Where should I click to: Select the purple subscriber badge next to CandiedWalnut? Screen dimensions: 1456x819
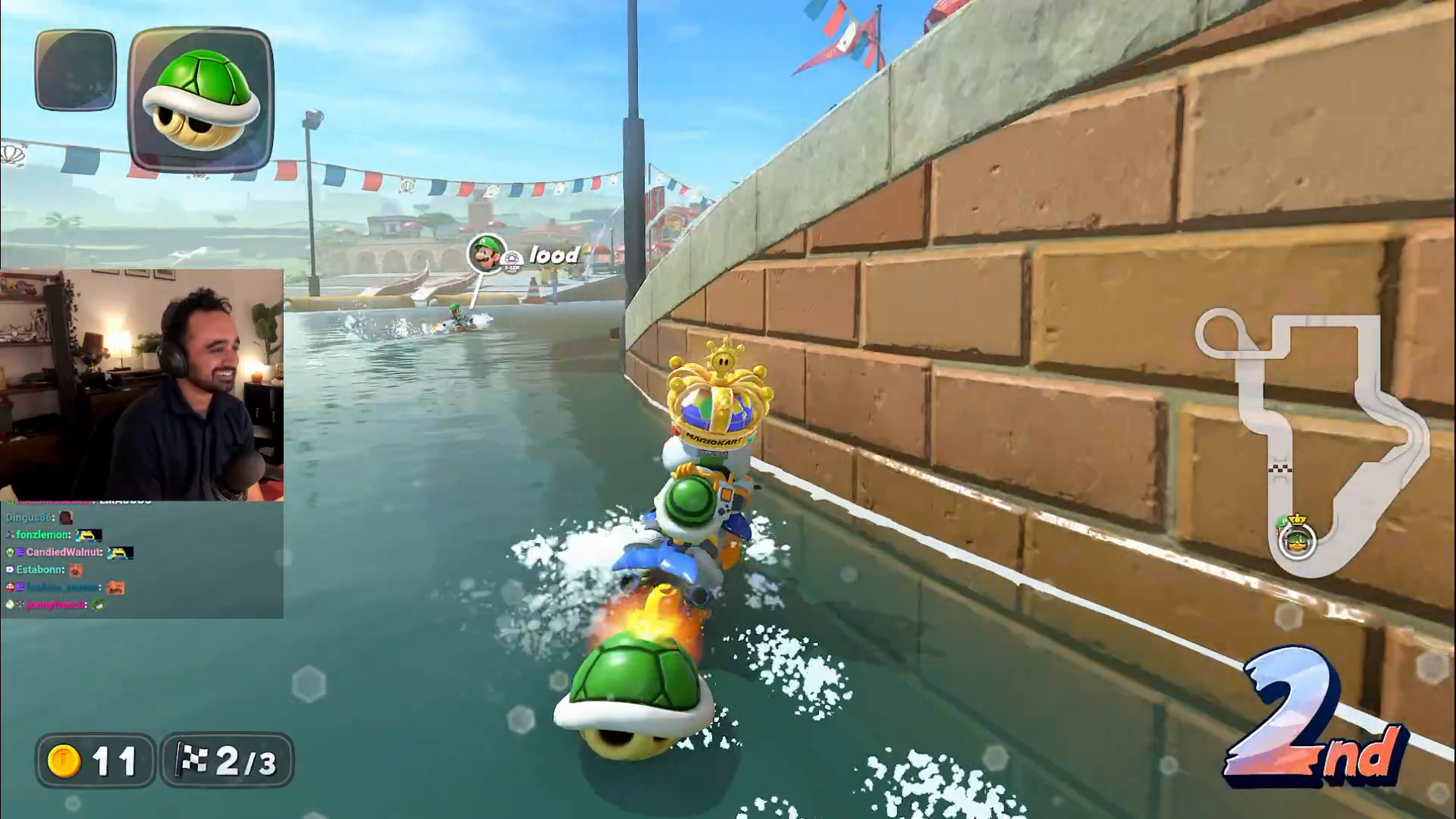(x=20, y=554)
